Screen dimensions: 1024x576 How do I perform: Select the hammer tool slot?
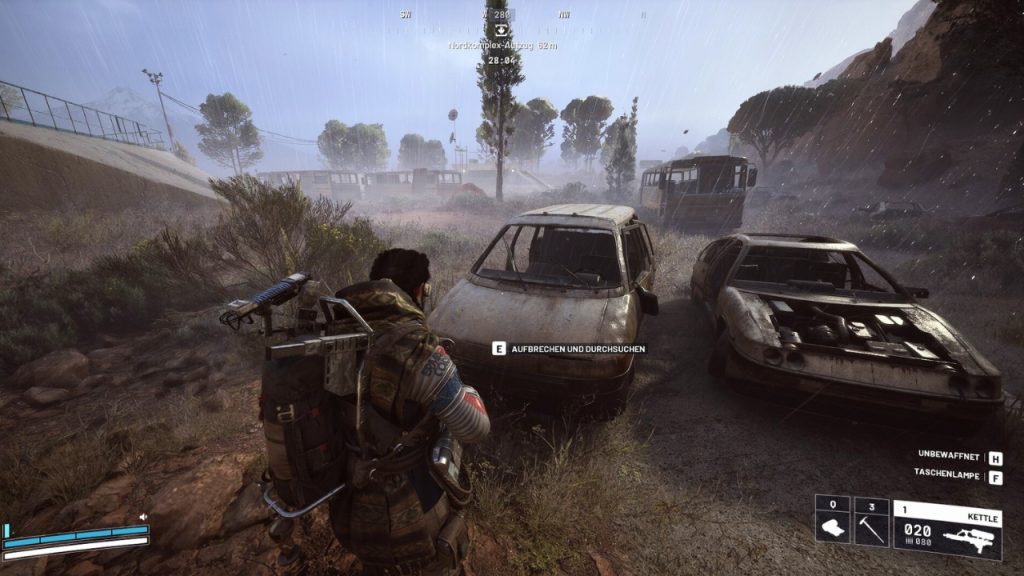coord(871,522)
